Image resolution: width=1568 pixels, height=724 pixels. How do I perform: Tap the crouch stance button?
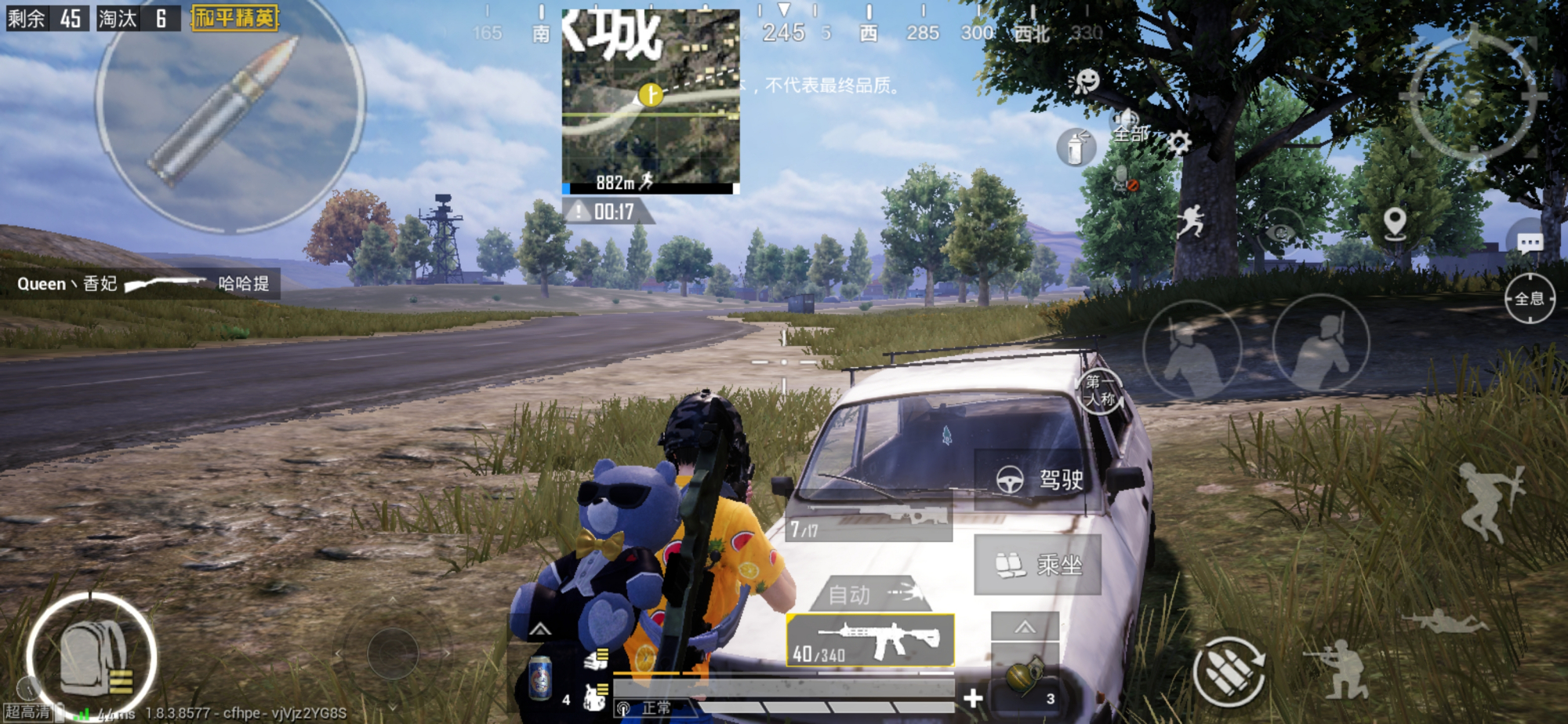1343,669
